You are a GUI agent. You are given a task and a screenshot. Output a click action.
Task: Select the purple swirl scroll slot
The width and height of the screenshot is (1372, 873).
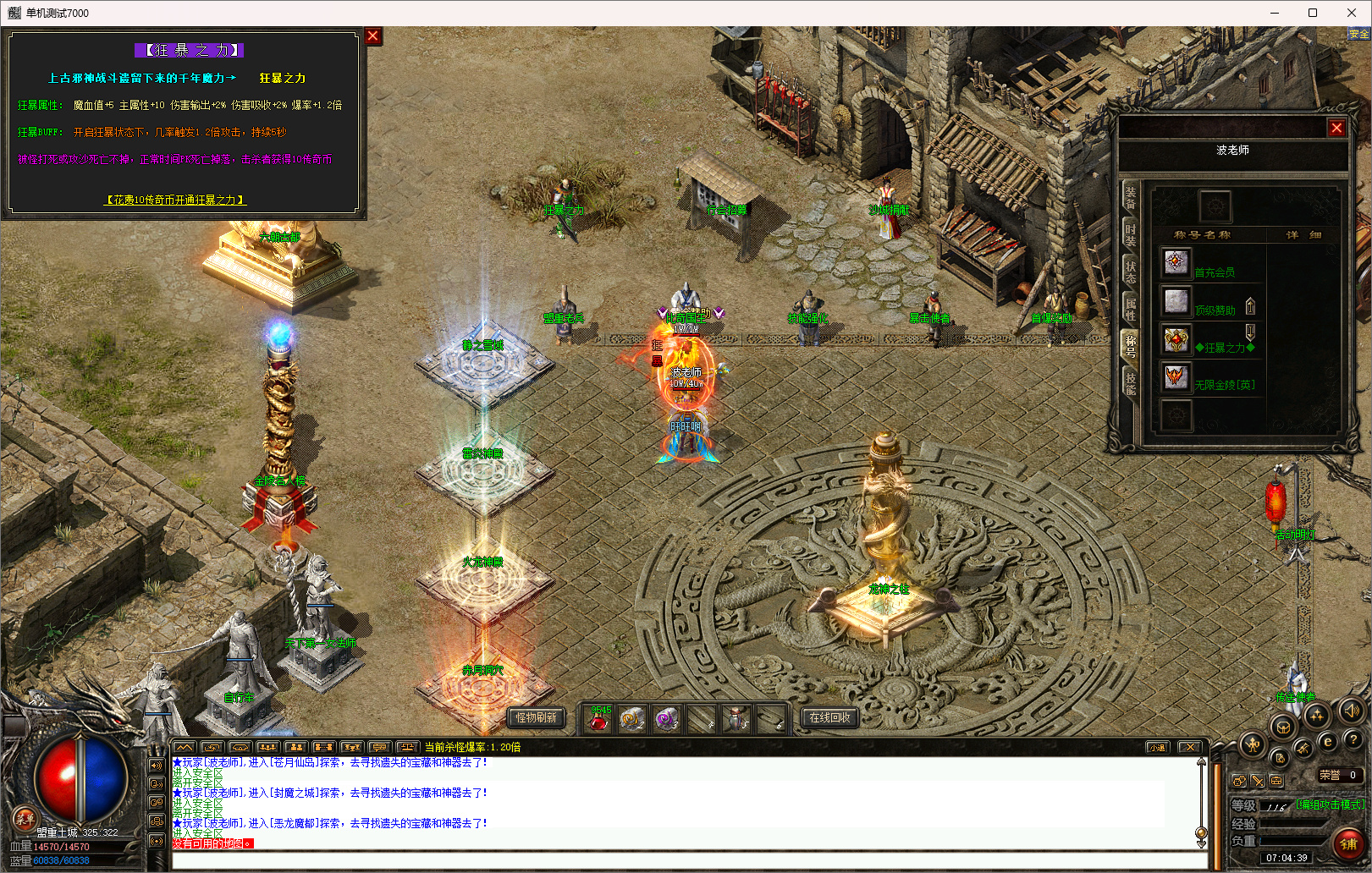pyautogui.click(x=667, y=720)
